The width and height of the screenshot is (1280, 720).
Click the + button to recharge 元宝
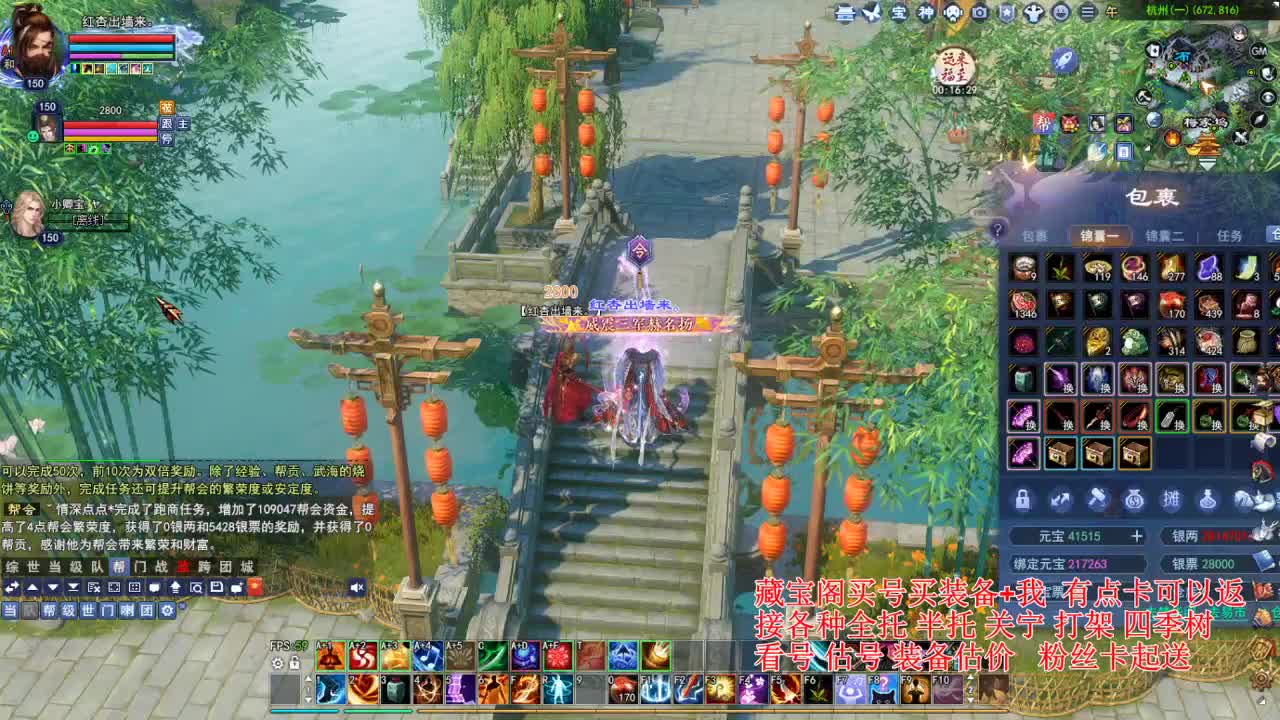[1138, 536]
